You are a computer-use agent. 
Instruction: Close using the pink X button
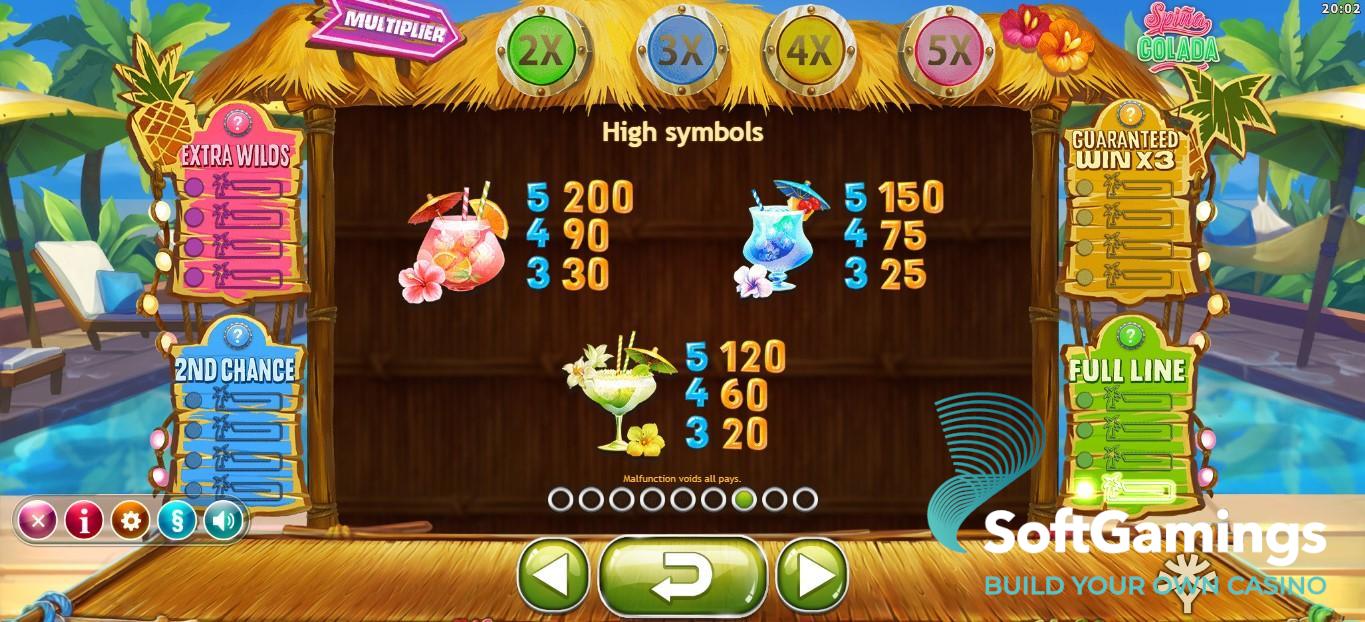tap(38, 520)
